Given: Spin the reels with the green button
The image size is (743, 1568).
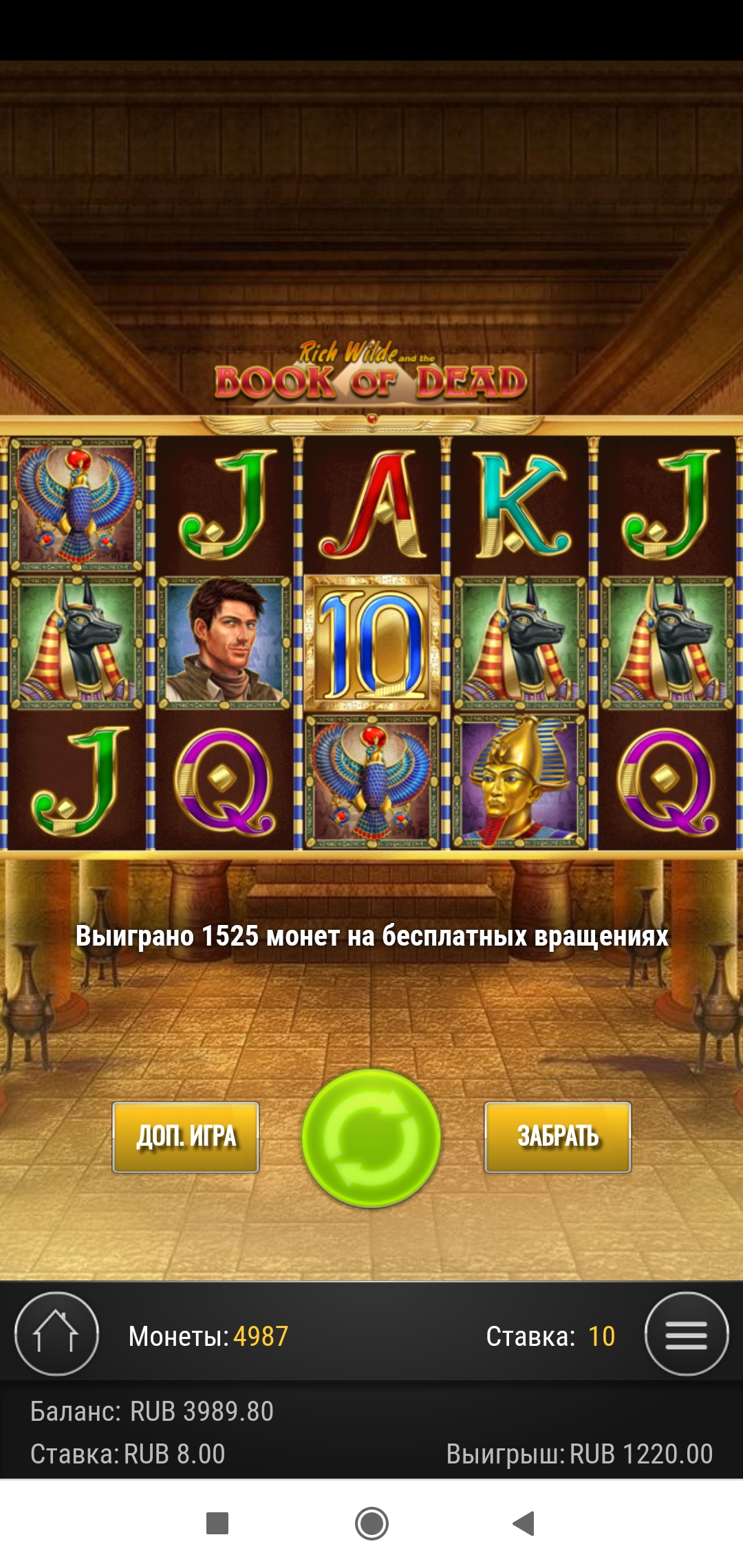Looking at the screenshot, I should [x=371, y=1137].
